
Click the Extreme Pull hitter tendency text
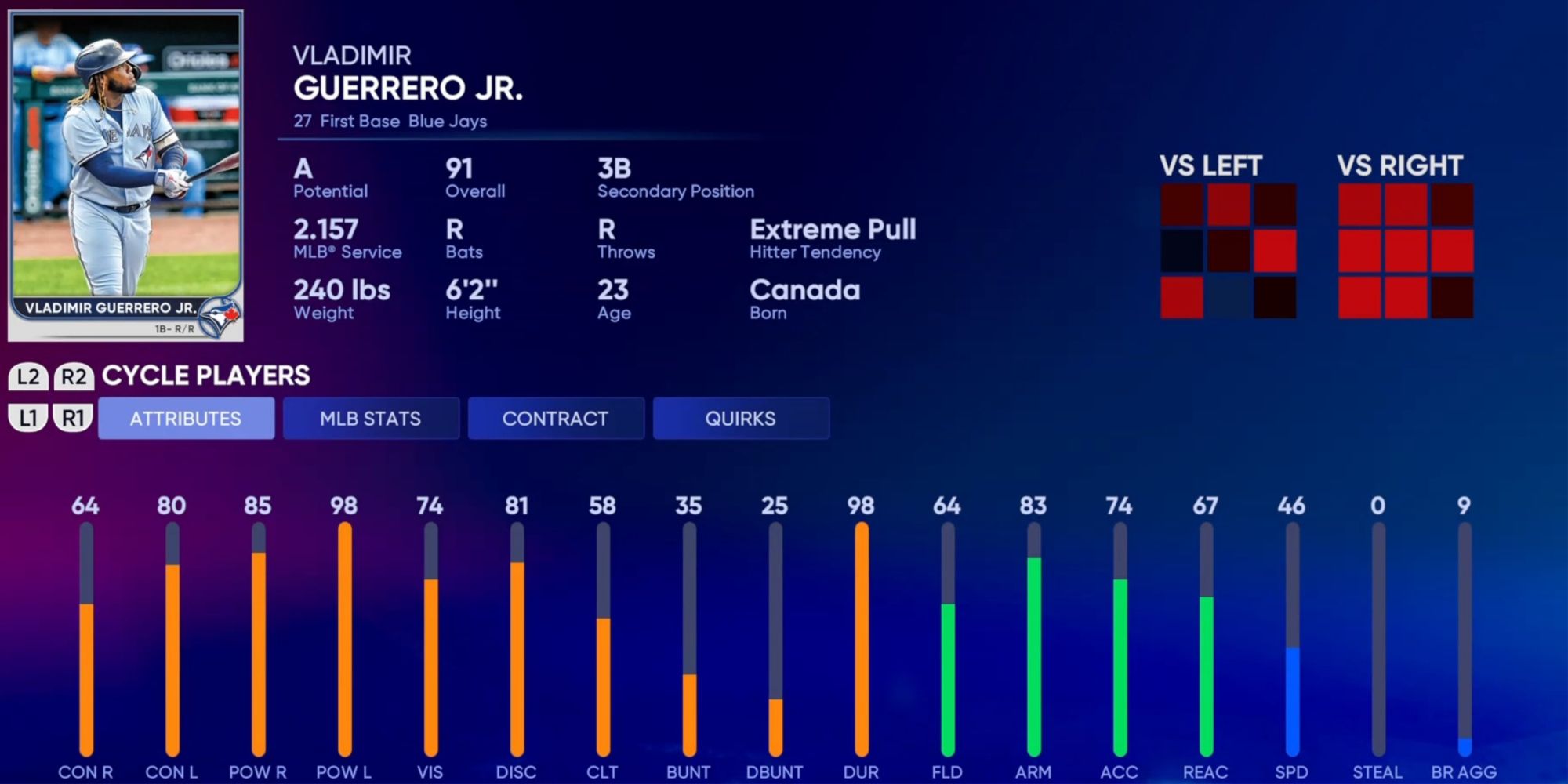tap(833, 229)
